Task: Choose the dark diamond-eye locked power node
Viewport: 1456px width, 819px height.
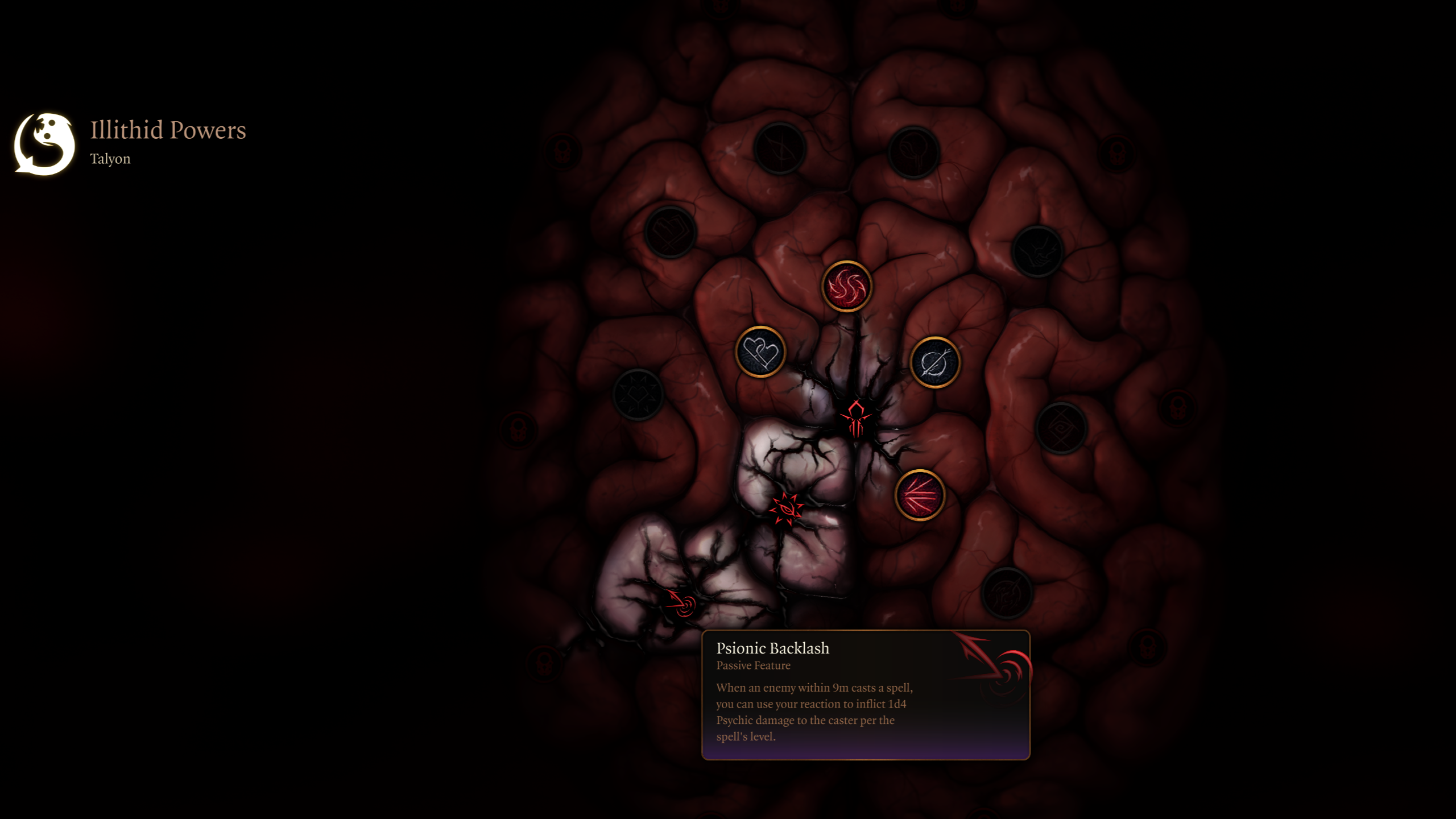Action: point(1061,428)
